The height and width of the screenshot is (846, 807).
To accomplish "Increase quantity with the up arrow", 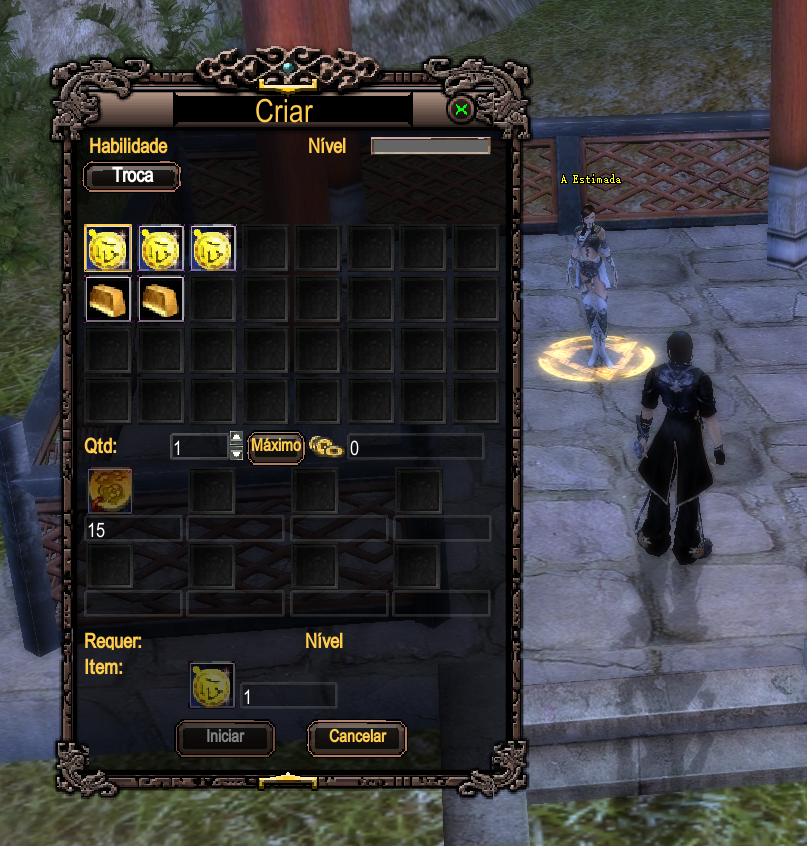I will [236, 438].
